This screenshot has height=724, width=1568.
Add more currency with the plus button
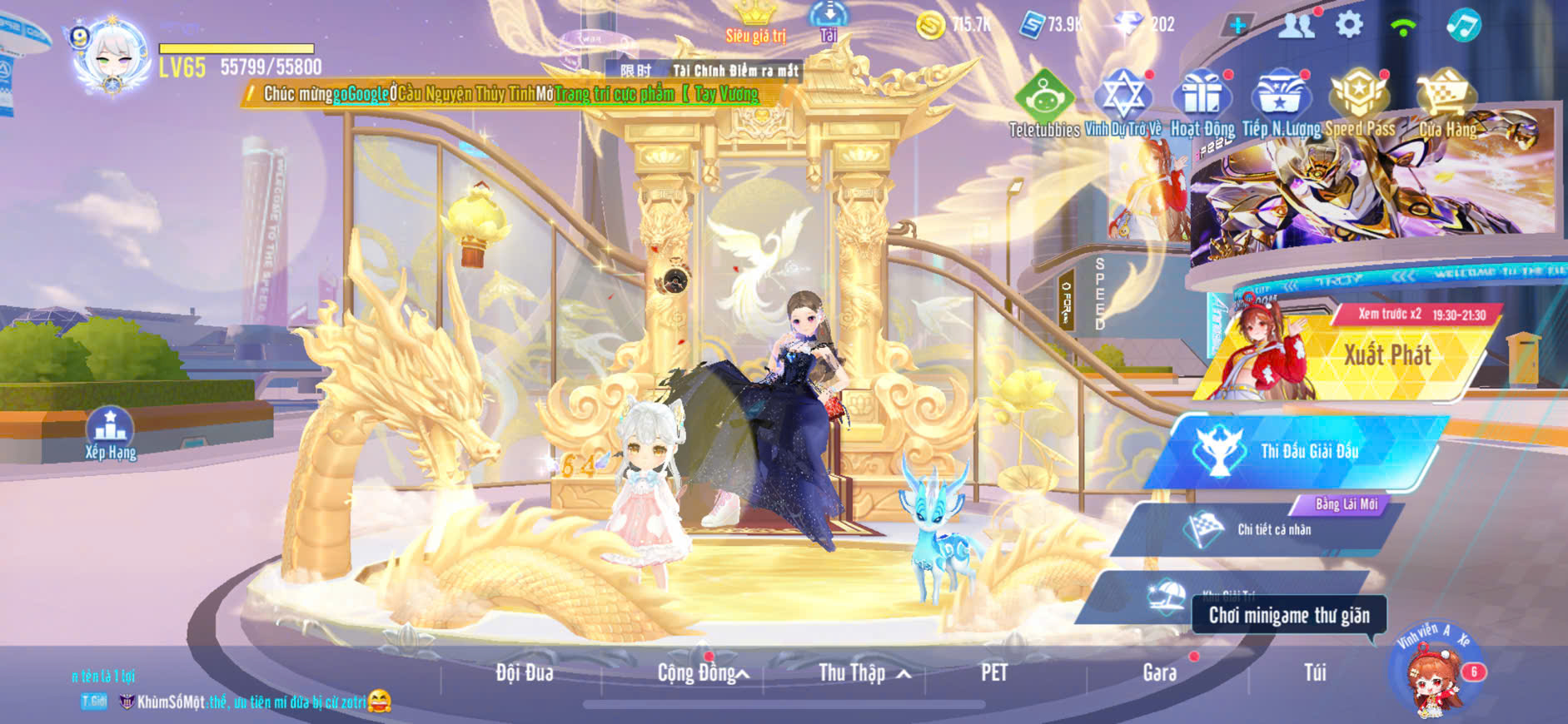coord(1237,25)
